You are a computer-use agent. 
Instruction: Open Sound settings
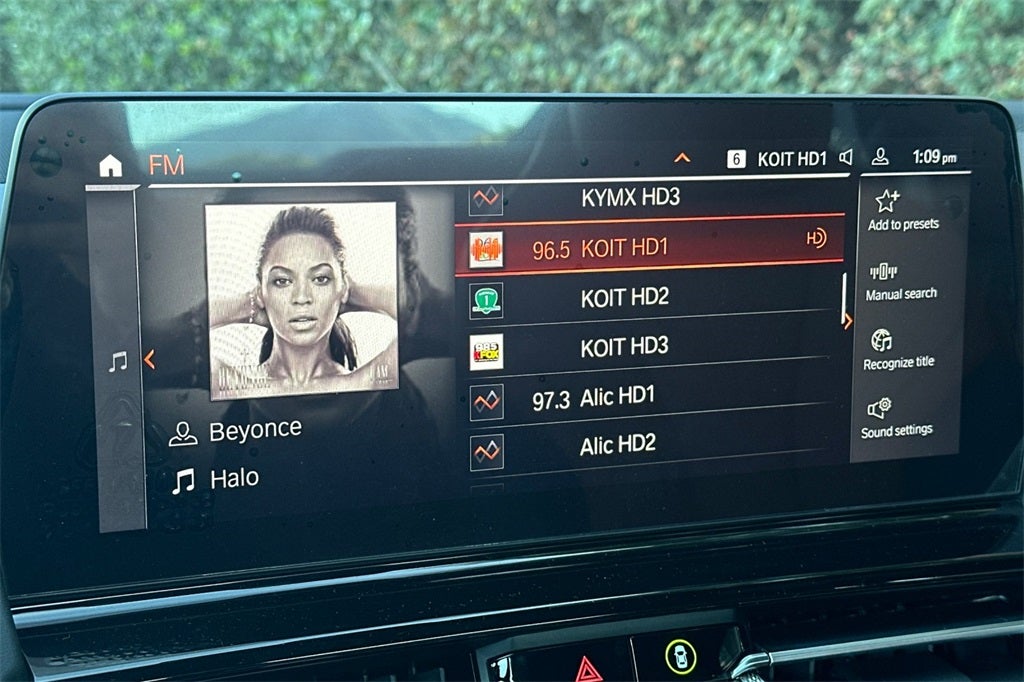pyautogui.click(x=896, y=417)
